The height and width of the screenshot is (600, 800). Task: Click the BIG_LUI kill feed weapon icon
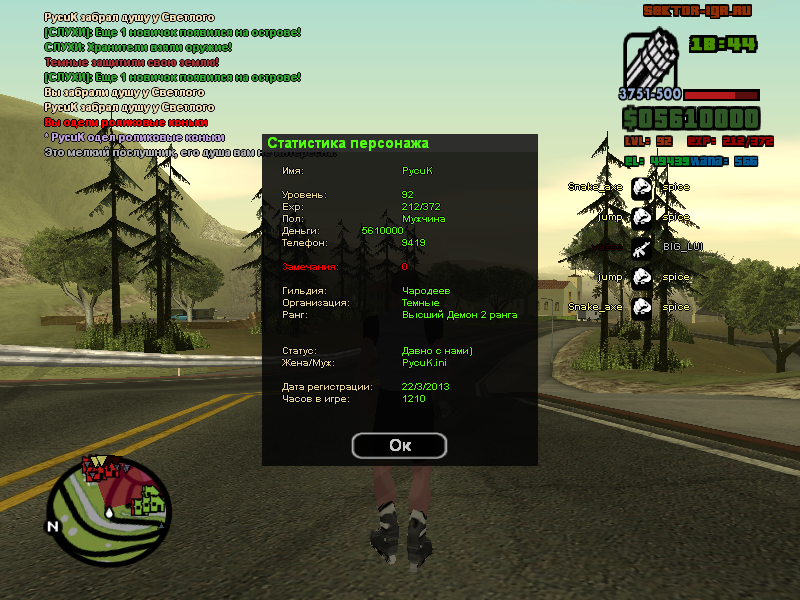(x=641, y=246)
